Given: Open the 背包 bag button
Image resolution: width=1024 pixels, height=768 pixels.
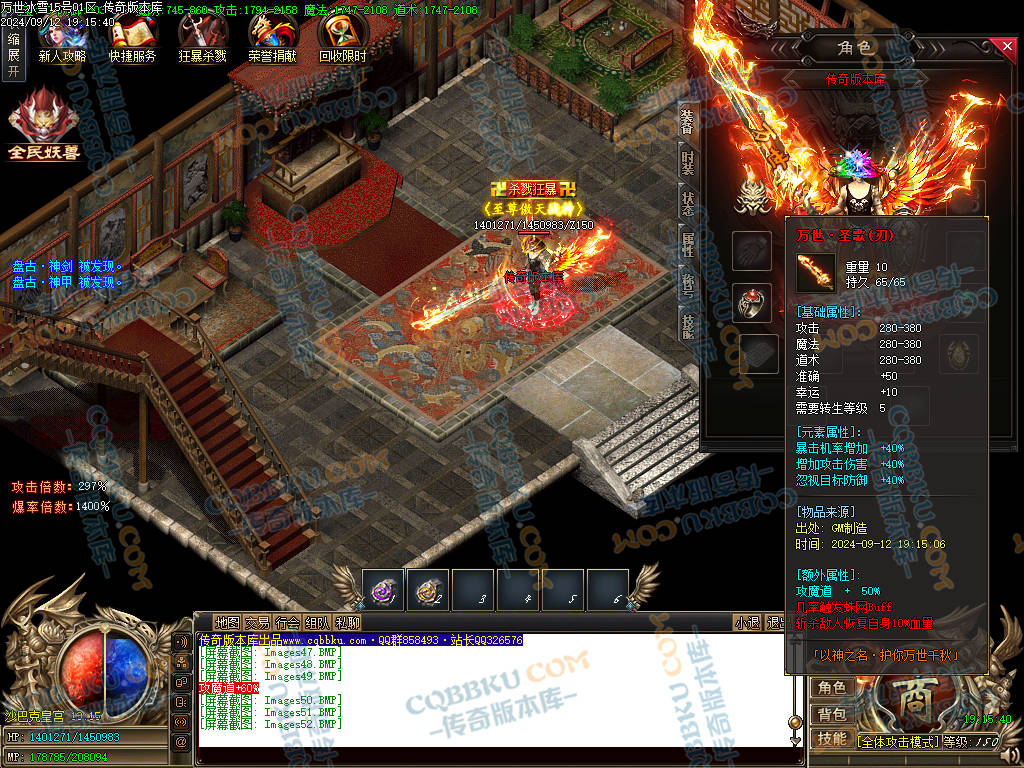Looking at the screenshot, I should pyautogui.click(x=831, y=714).
